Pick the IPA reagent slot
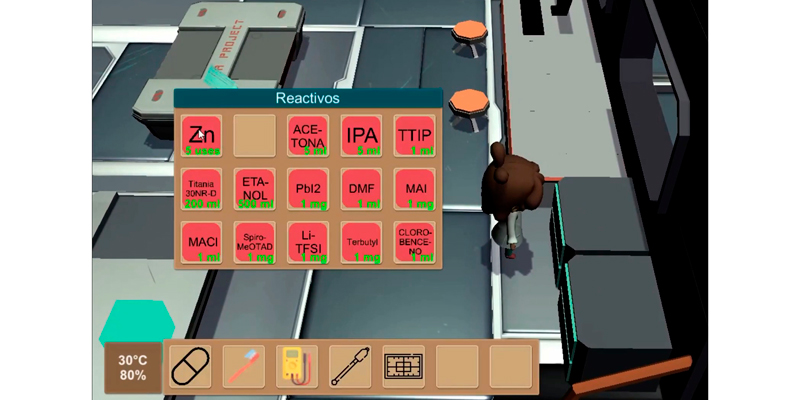Screen dimensions: 800x400 coord(361,135)
